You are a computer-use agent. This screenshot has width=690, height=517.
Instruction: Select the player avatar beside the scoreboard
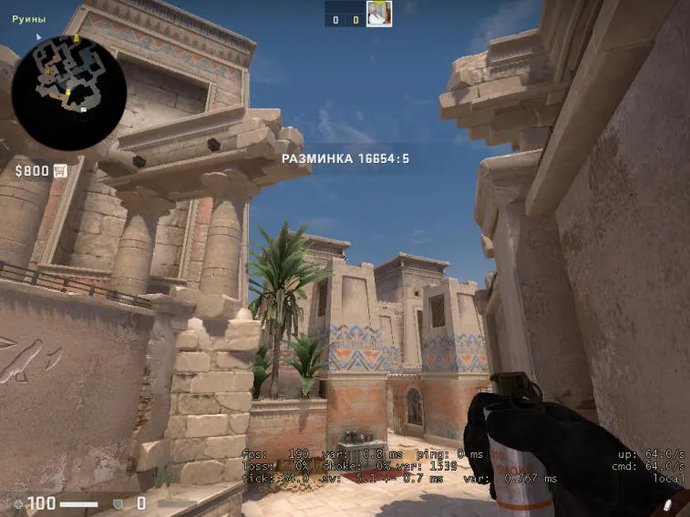click(x=379, y=14)
